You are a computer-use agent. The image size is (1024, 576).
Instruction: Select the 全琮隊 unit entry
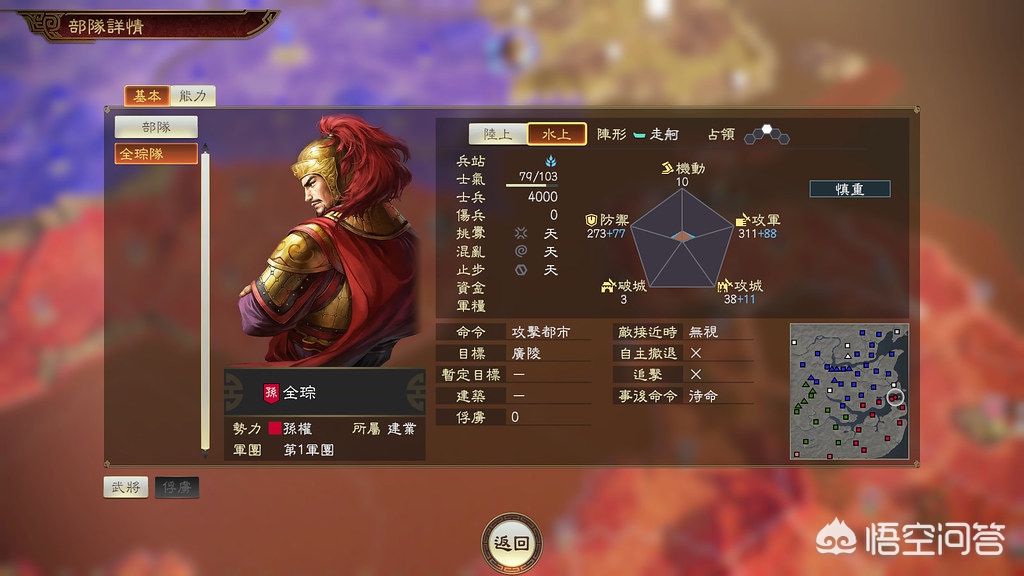tap(156, 154)
